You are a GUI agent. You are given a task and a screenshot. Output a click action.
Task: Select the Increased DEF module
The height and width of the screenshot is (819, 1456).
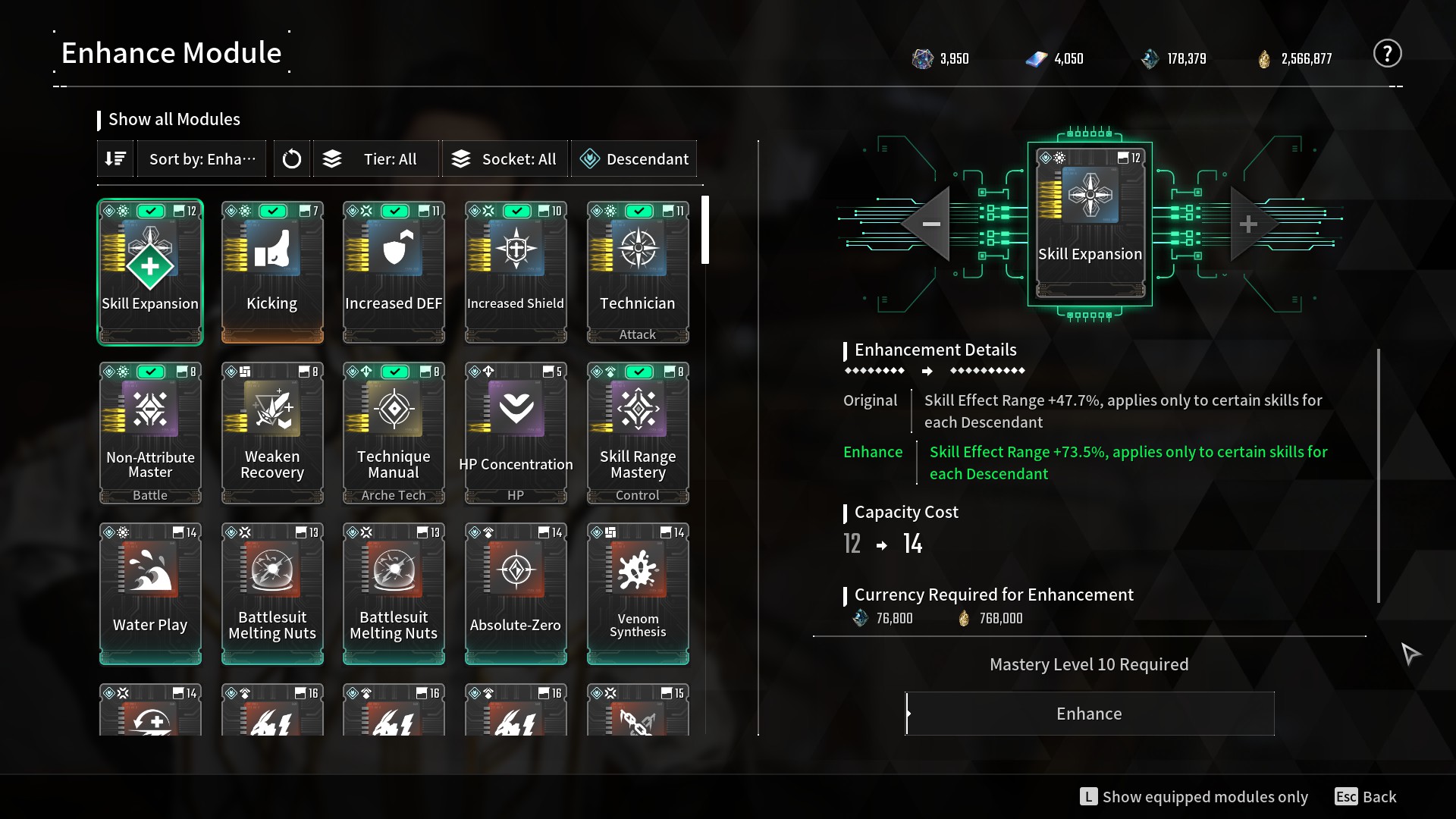pos(394,271)
